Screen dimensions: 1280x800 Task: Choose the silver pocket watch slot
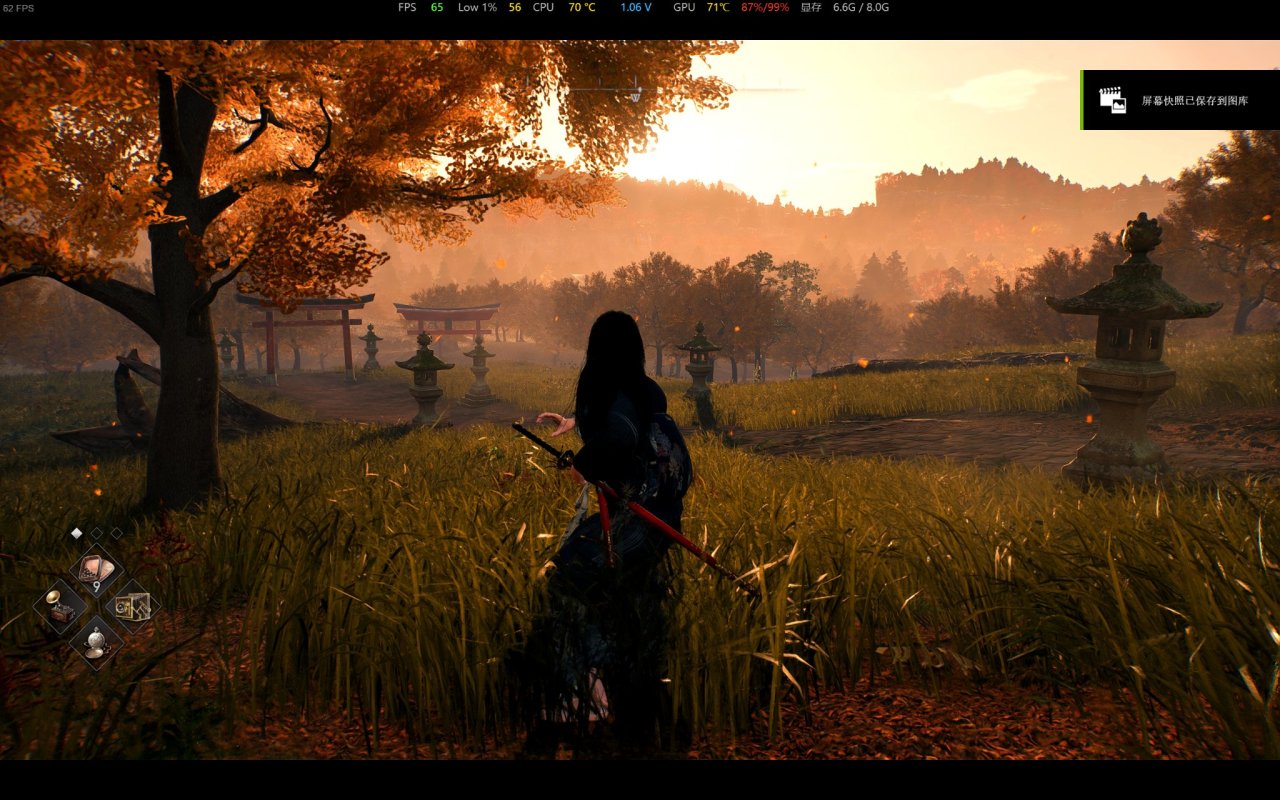pyautogui.click(x=96, y=641)
